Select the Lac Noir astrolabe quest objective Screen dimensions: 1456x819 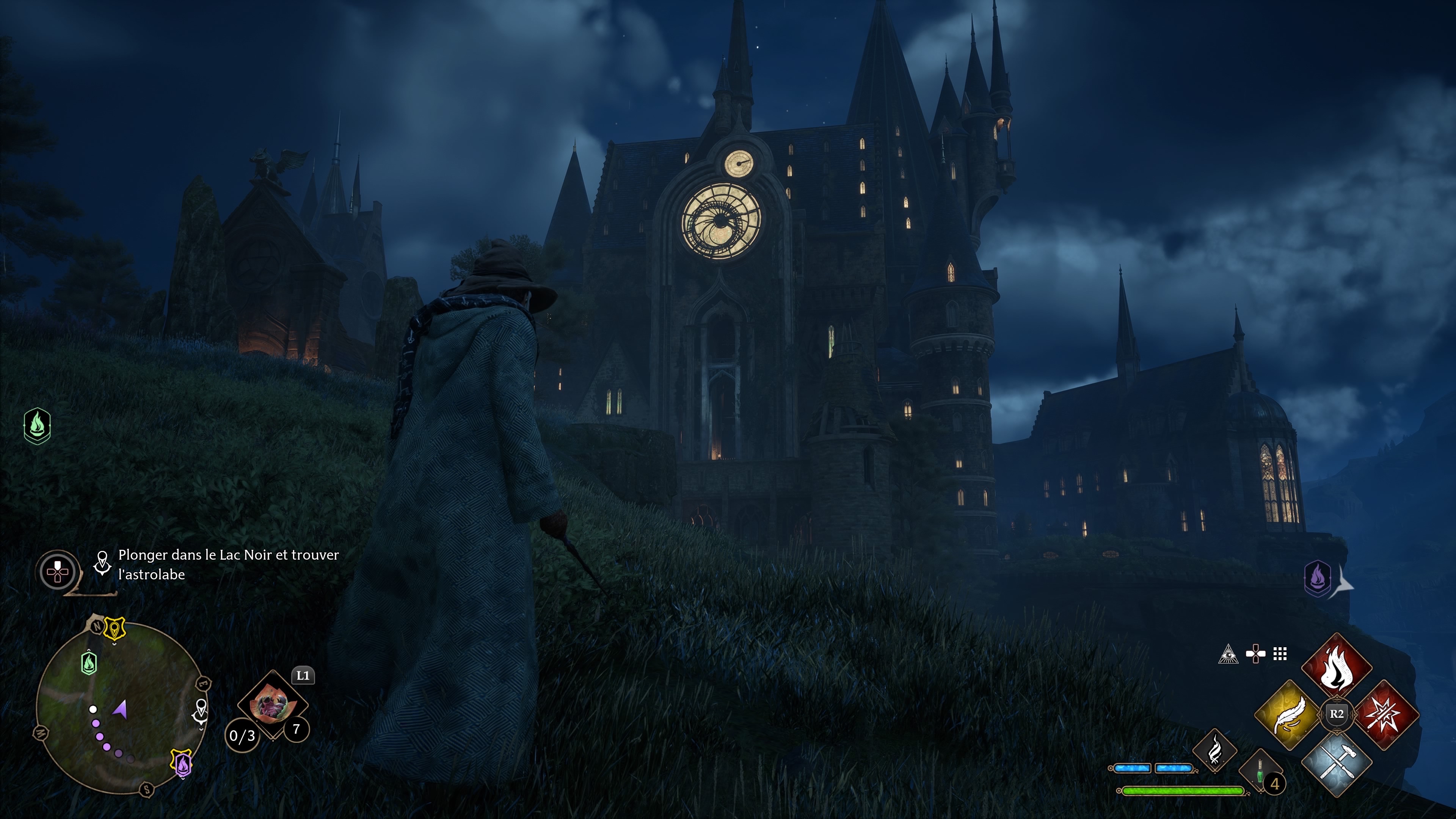tap(228, 564)
